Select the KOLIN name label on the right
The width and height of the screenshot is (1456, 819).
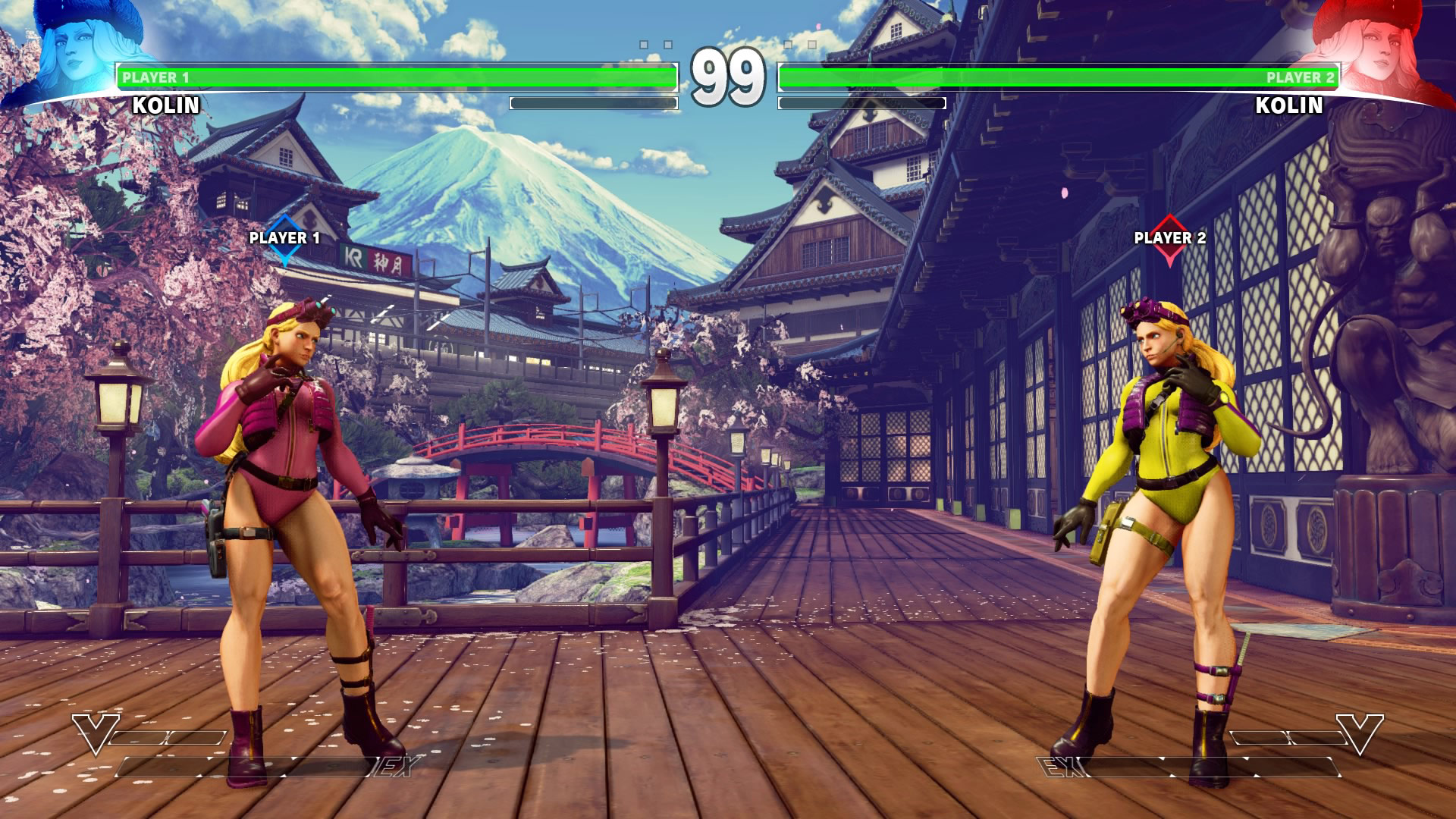[x=1288, y=106]
